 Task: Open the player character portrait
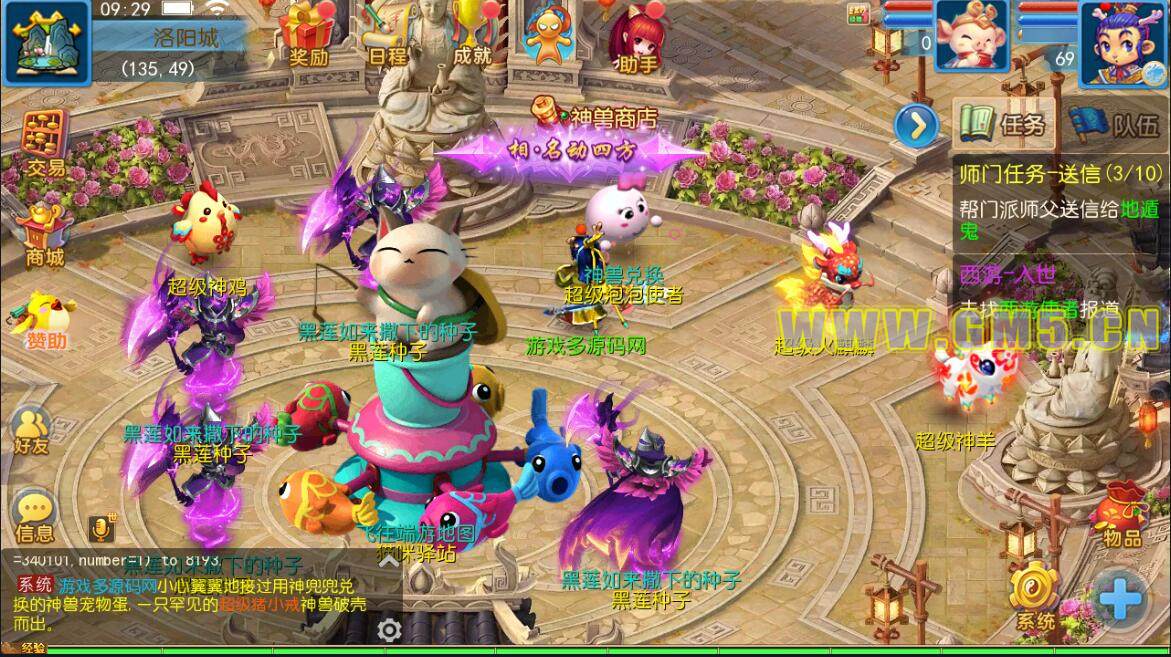1123,38
